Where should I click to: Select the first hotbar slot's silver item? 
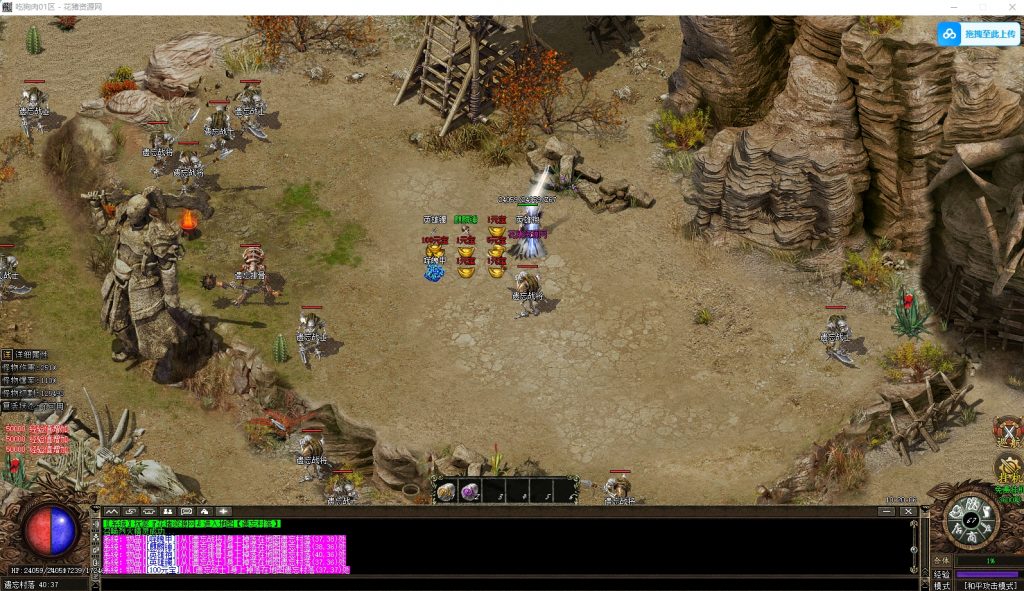[446, 491]
